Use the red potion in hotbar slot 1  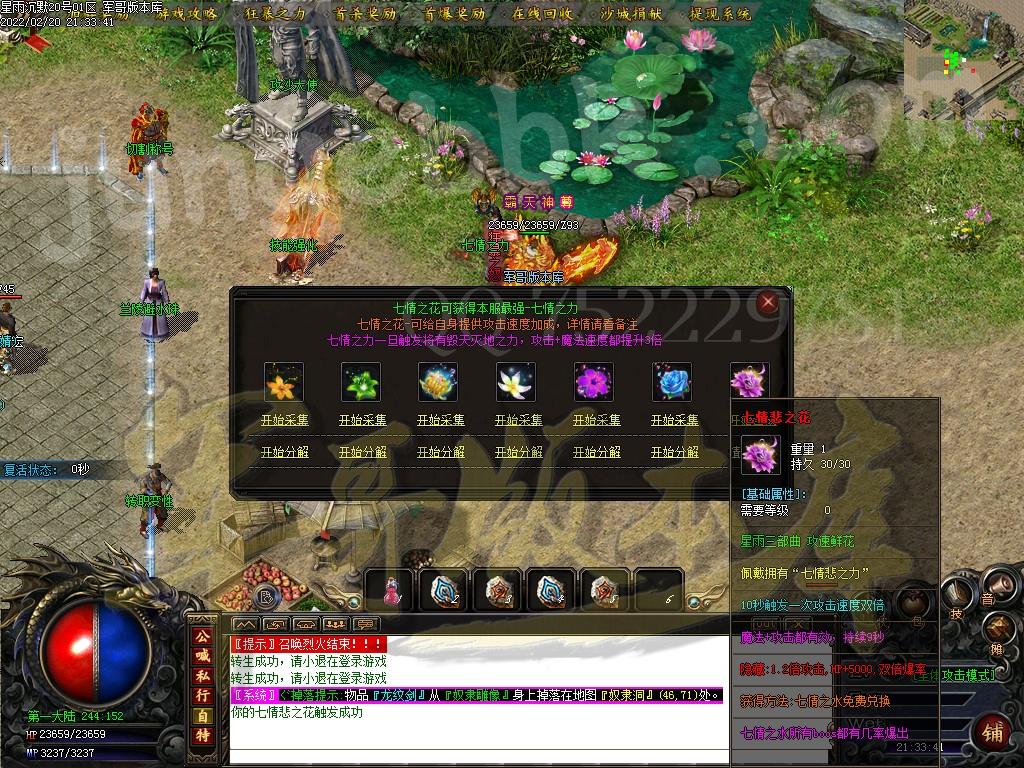[x=389, y=591]
